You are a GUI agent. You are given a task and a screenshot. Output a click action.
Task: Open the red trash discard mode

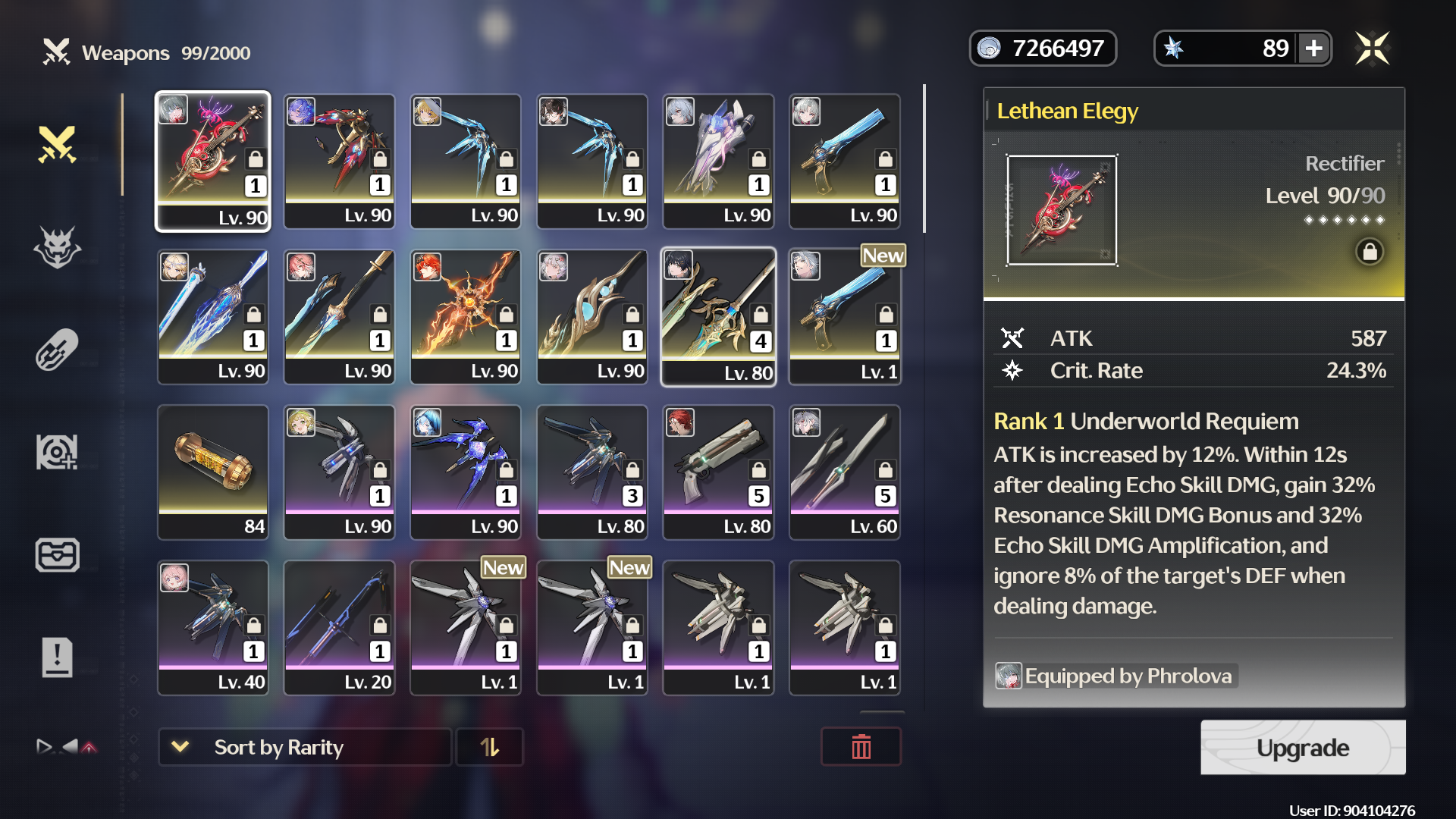click(861, 748)
